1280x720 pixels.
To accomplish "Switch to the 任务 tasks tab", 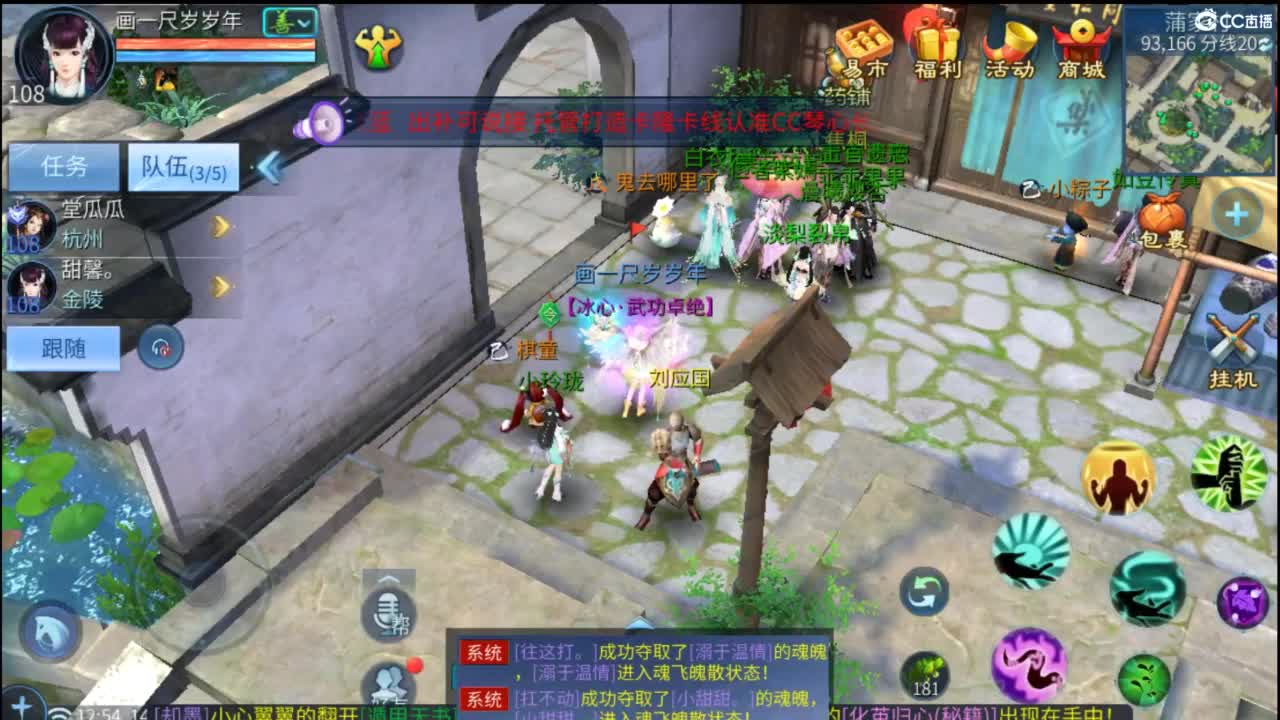I will (x=61, y=167).
